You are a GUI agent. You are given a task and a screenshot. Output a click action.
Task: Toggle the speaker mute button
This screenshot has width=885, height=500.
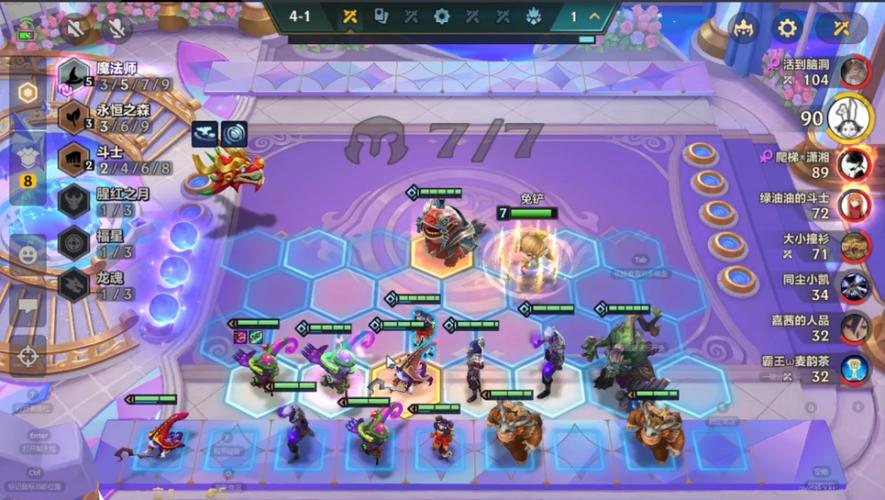(x=75, y=29)
